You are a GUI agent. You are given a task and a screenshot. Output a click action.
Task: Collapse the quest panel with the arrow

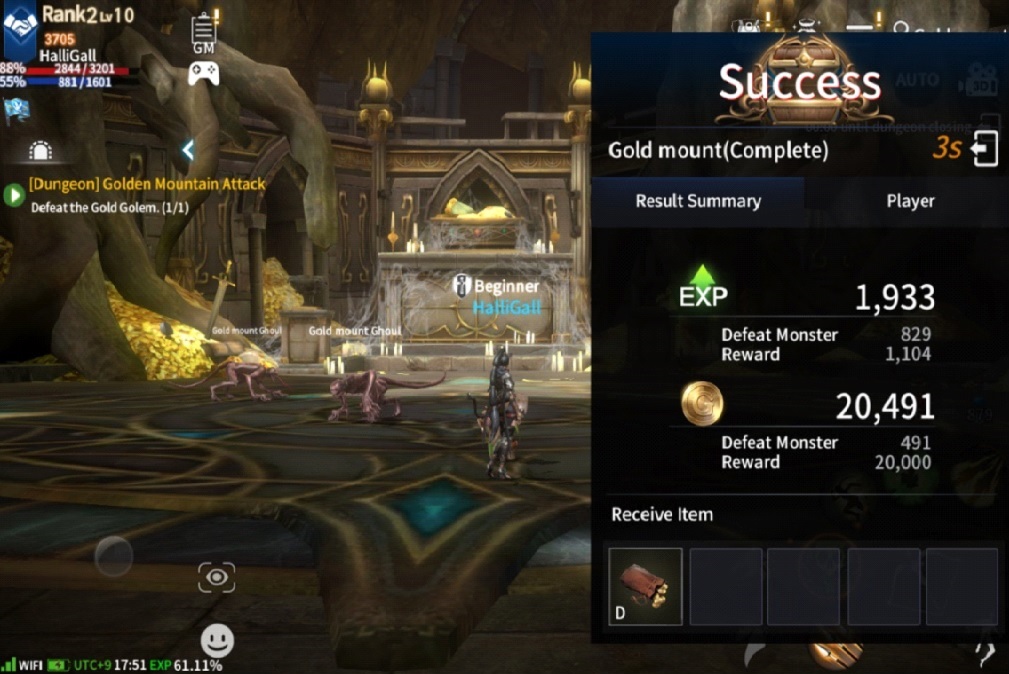[188, 150]
